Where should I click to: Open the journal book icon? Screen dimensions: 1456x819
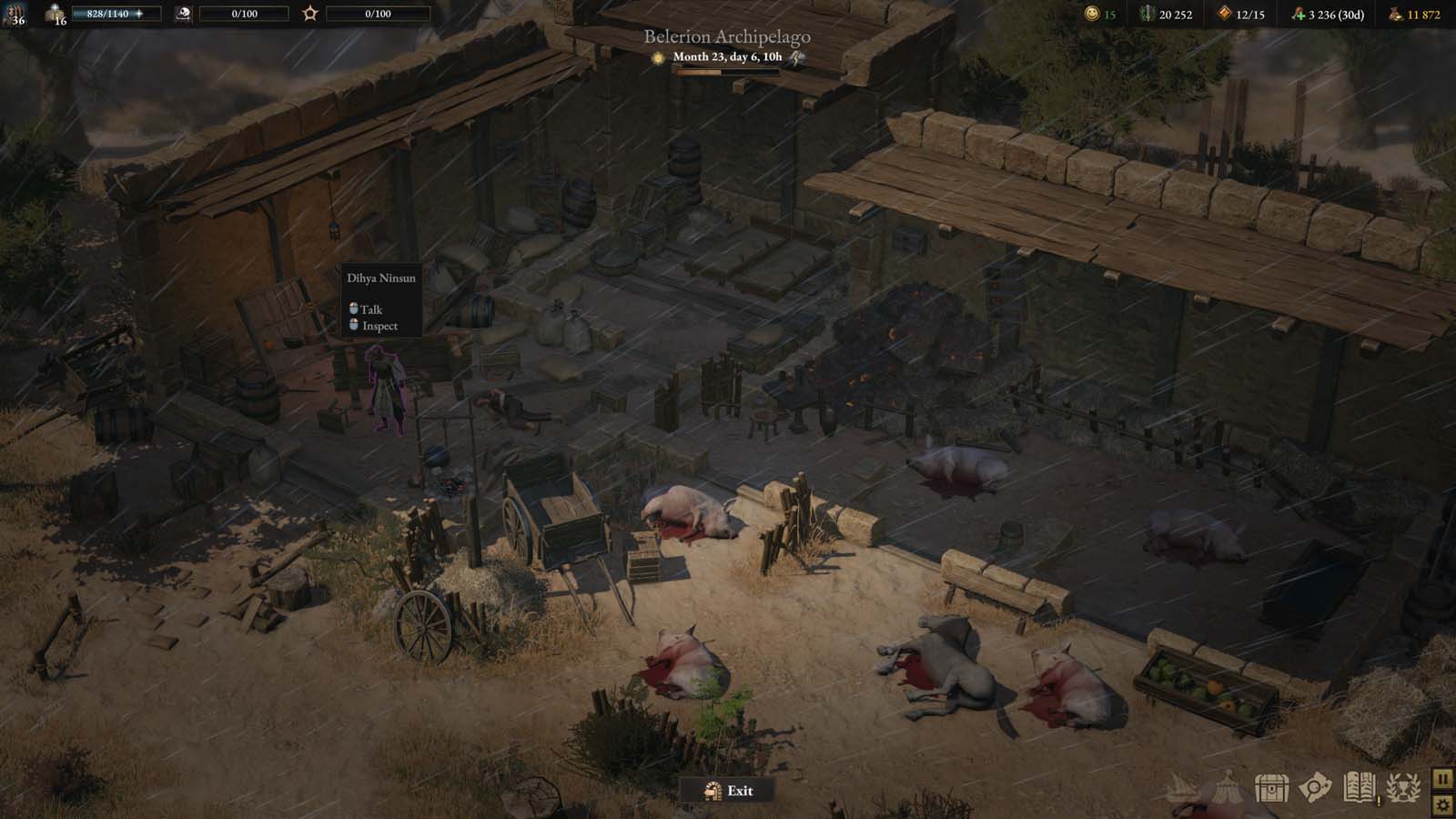pos(1359,788)
